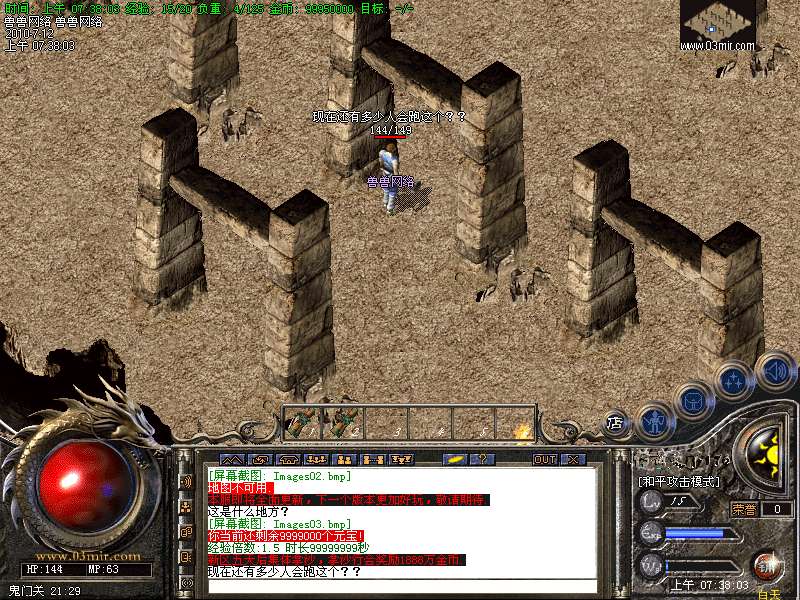Image resolution: width=800 pixels, height=600 pixels.
Task: Switch the 和平攻击模式 attack mode
Action: coord(679,482)
